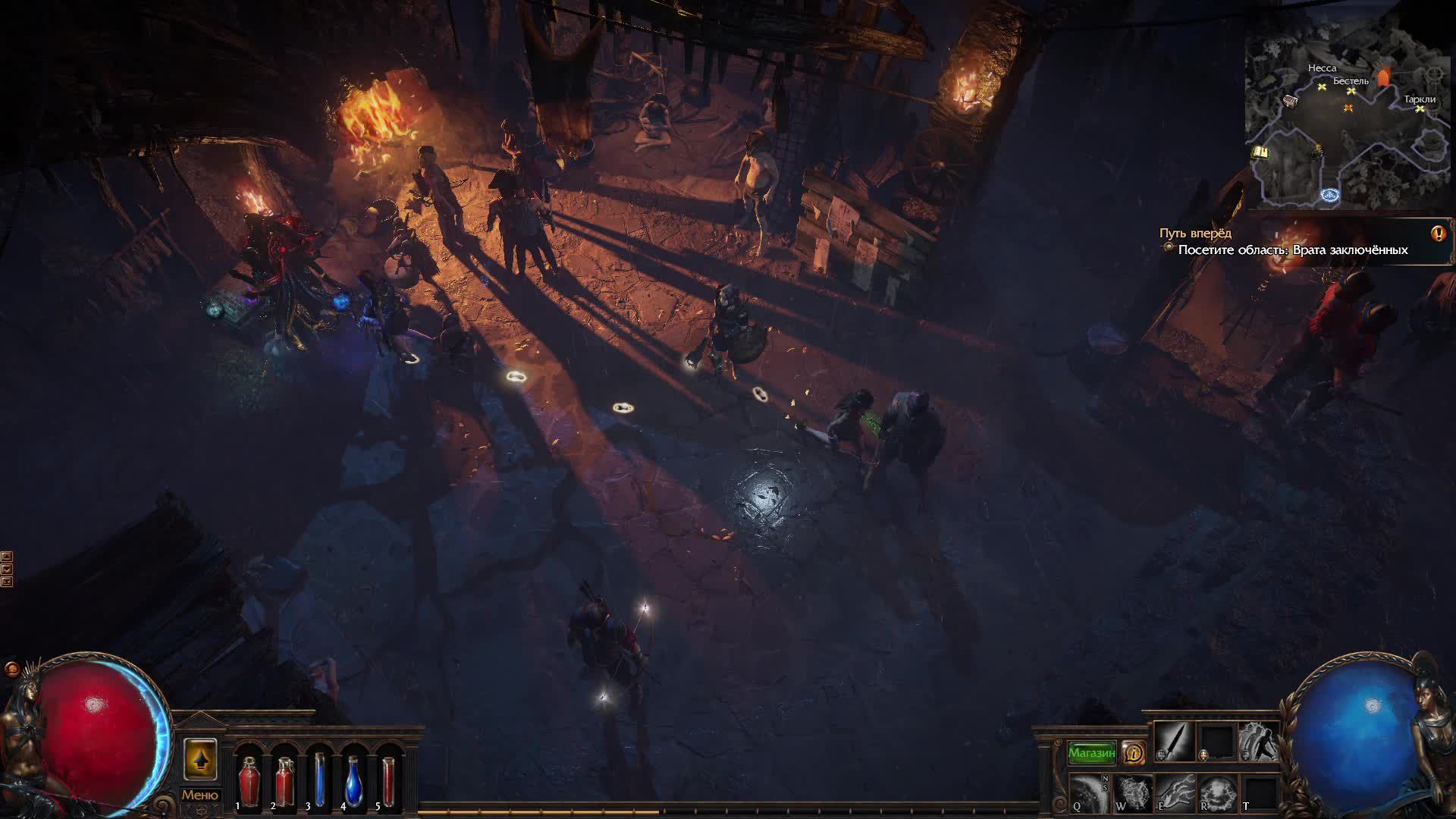Use the red life flask in slot 2
This screenshot has height=819, width=1456.
click(x=284, y=781)
